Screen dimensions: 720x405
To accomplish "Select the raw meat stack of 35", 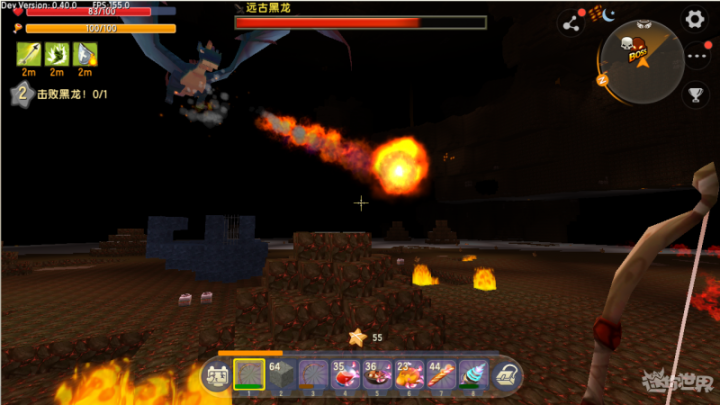I will [345, 375].
